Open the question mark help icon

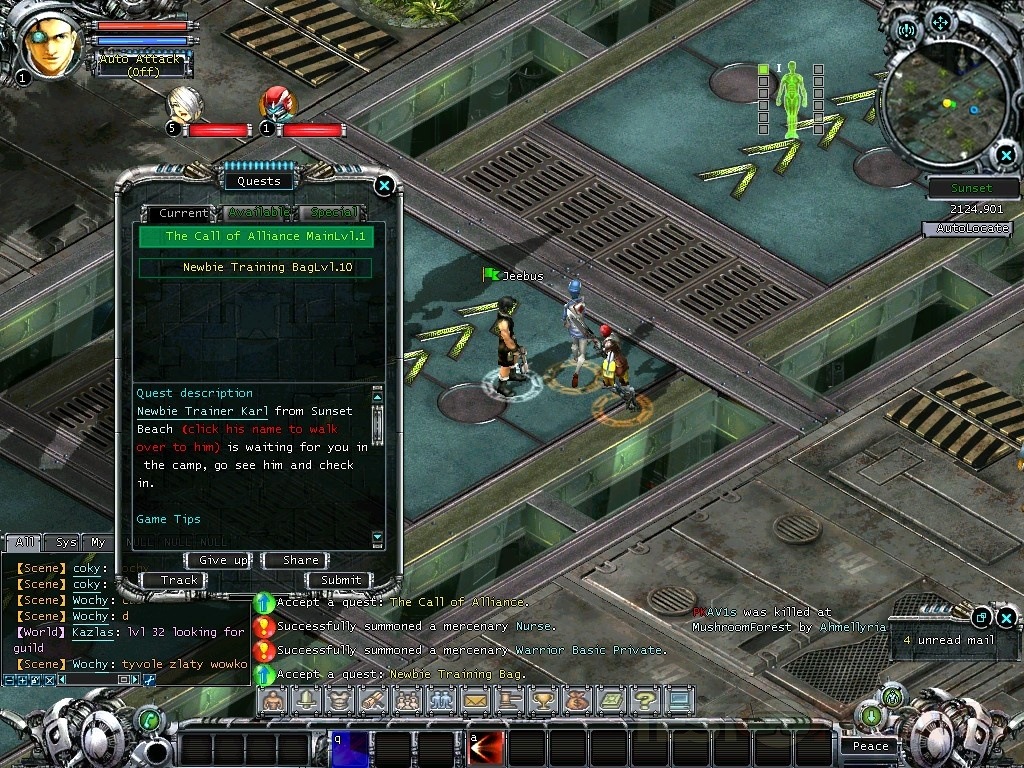646,700
